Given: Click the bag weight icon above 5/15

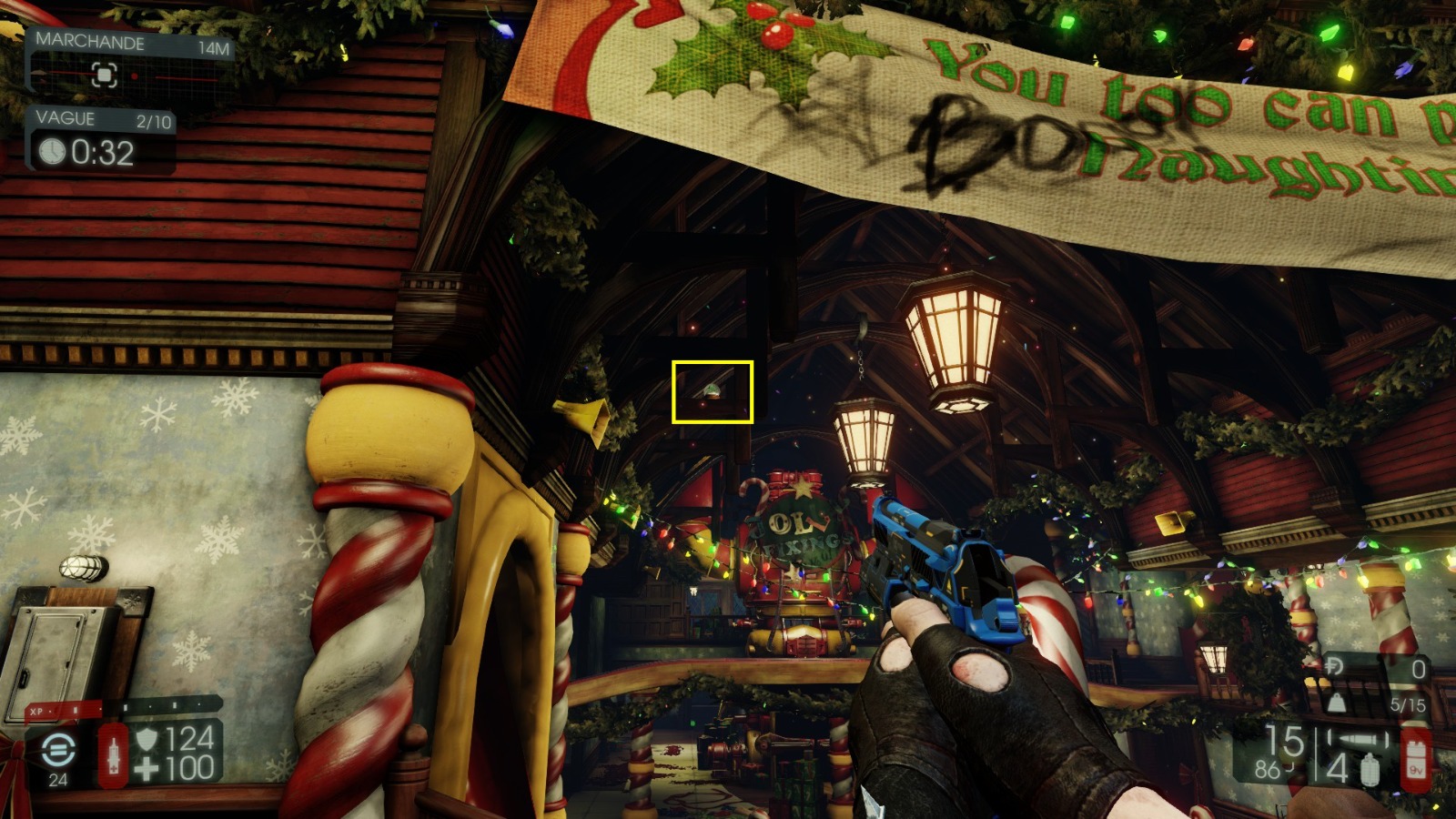Looking at the screenshot, I should pyautogui.click(x=1337, y=703).
